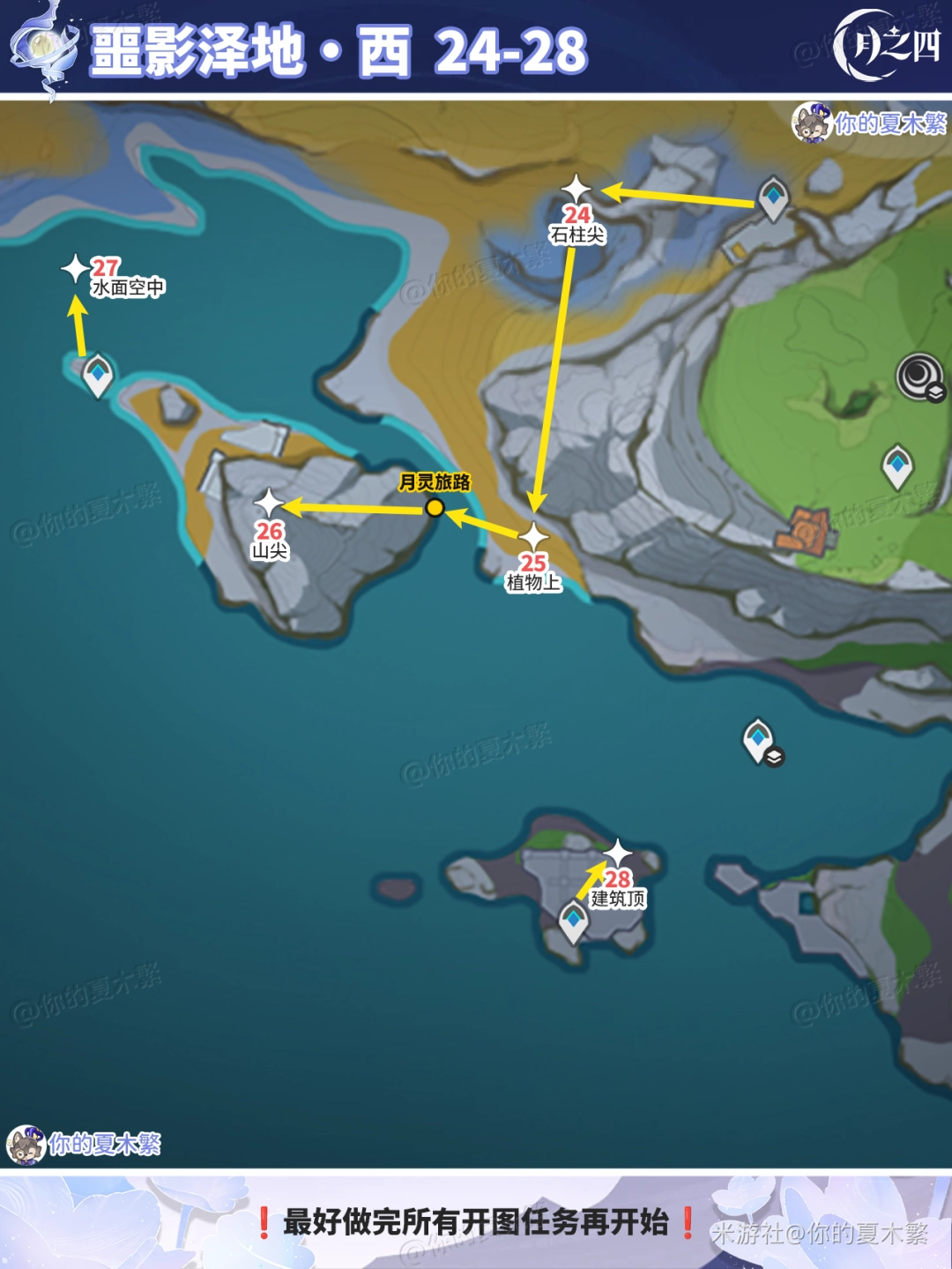Select star marker 27 水面空中
This screenshot has height=1269, width=952.
pyautogui.click(x=76, y=269)
